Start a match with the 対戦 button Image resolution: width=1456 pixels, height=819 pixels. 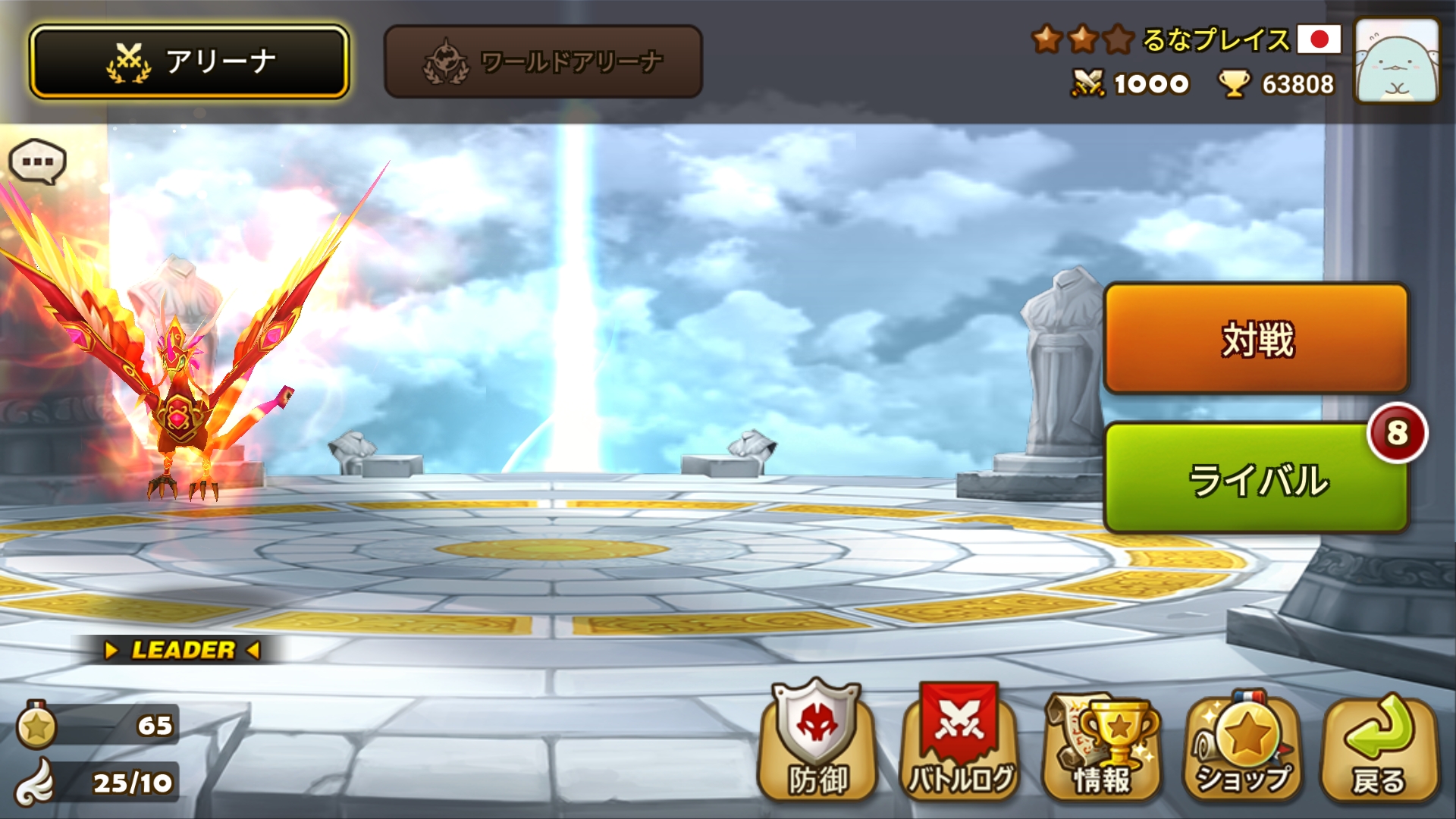pos(1256,338)
